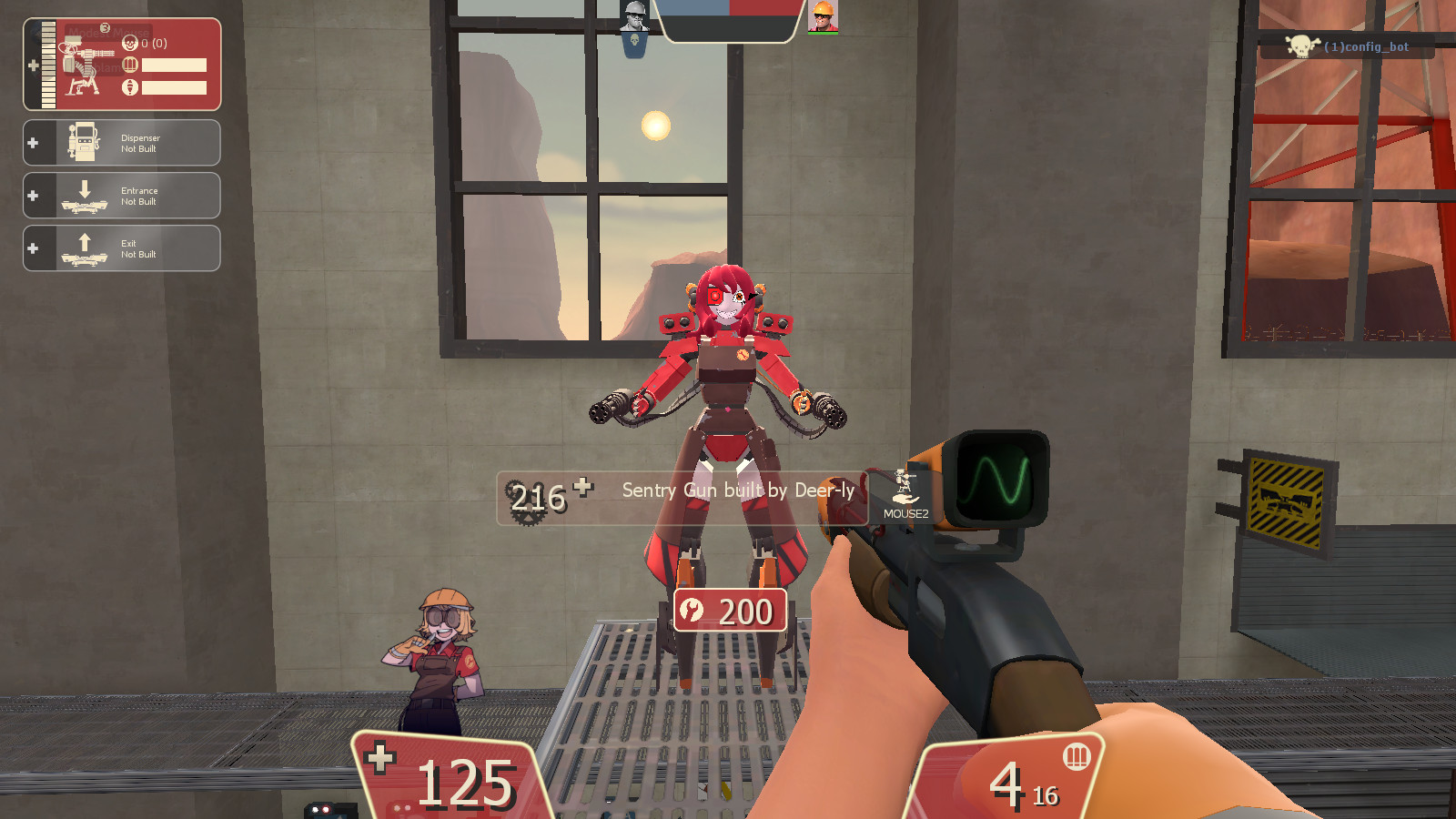Click the Dispenser icon on the Not Built panel
The height and width of the screenshot is (819, 1456).
click(82, 142)
